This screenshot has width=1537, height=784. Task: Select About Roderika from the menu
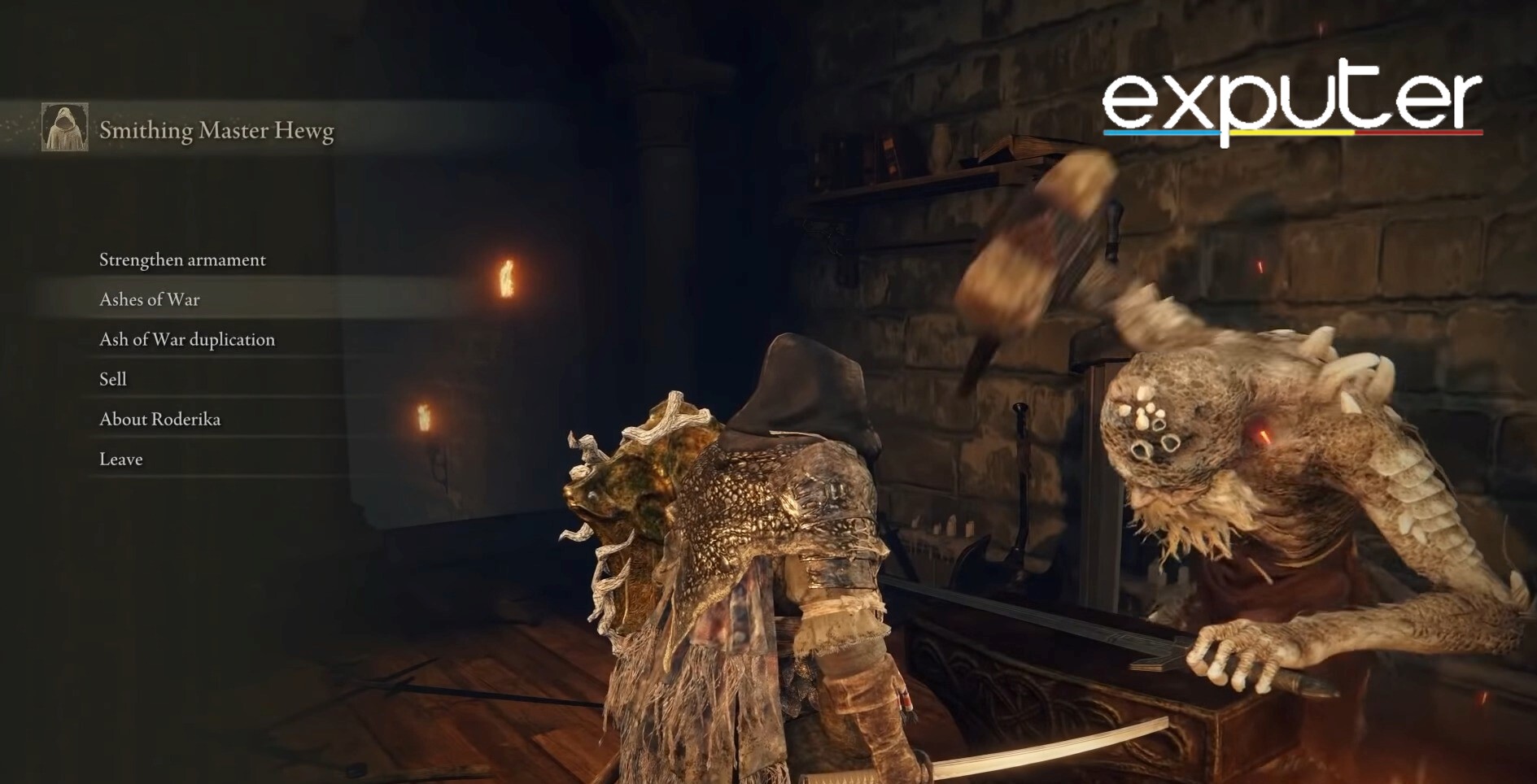[x=159, y=419]
